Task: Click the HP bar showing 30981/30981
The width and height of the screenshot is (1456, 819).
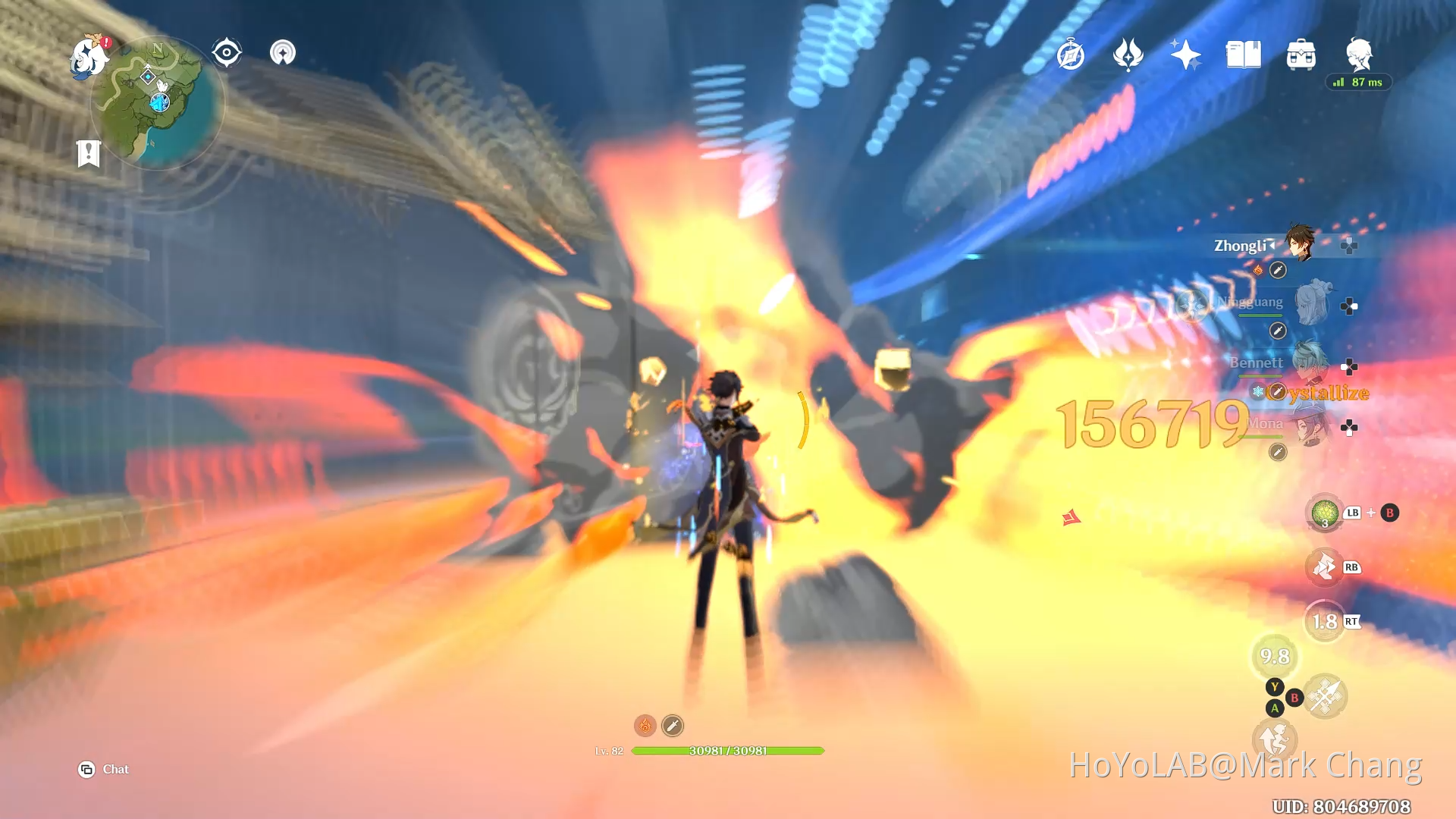Action: pyautogui.click(x=730, y=751)
